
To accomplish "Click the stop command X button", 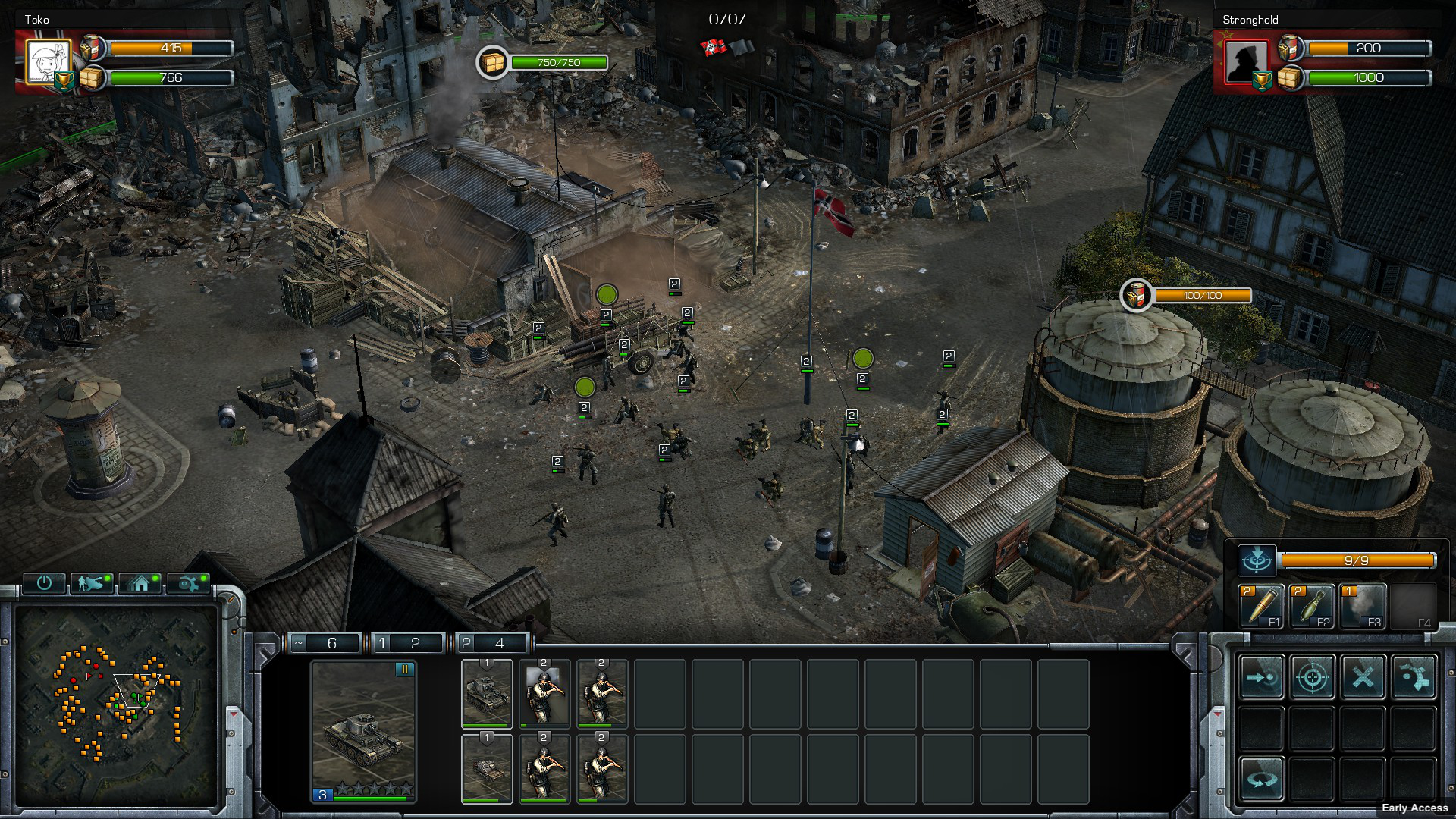I will (x=1363, y=676).
